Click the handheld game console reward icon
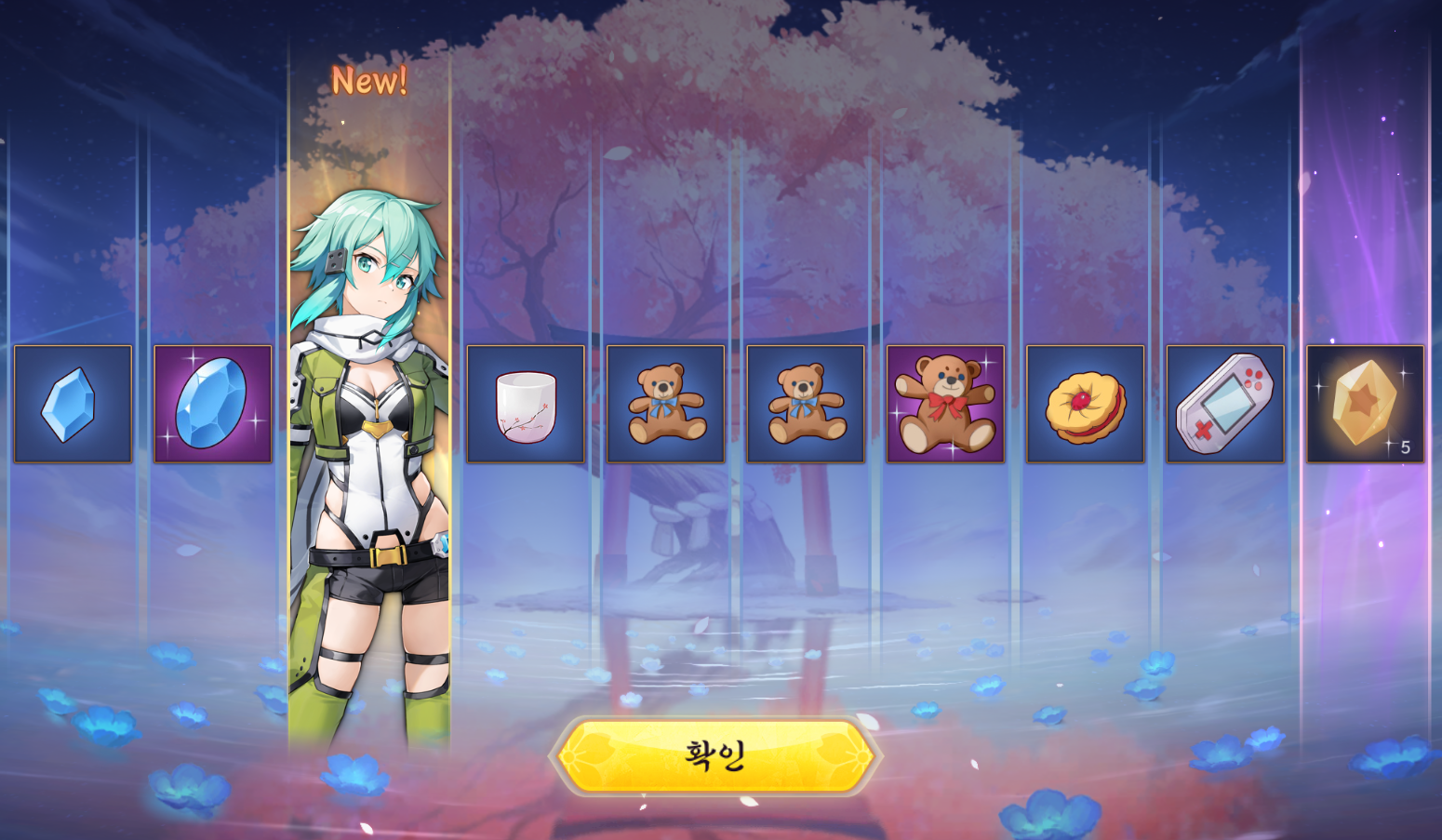 [1224, 402]
